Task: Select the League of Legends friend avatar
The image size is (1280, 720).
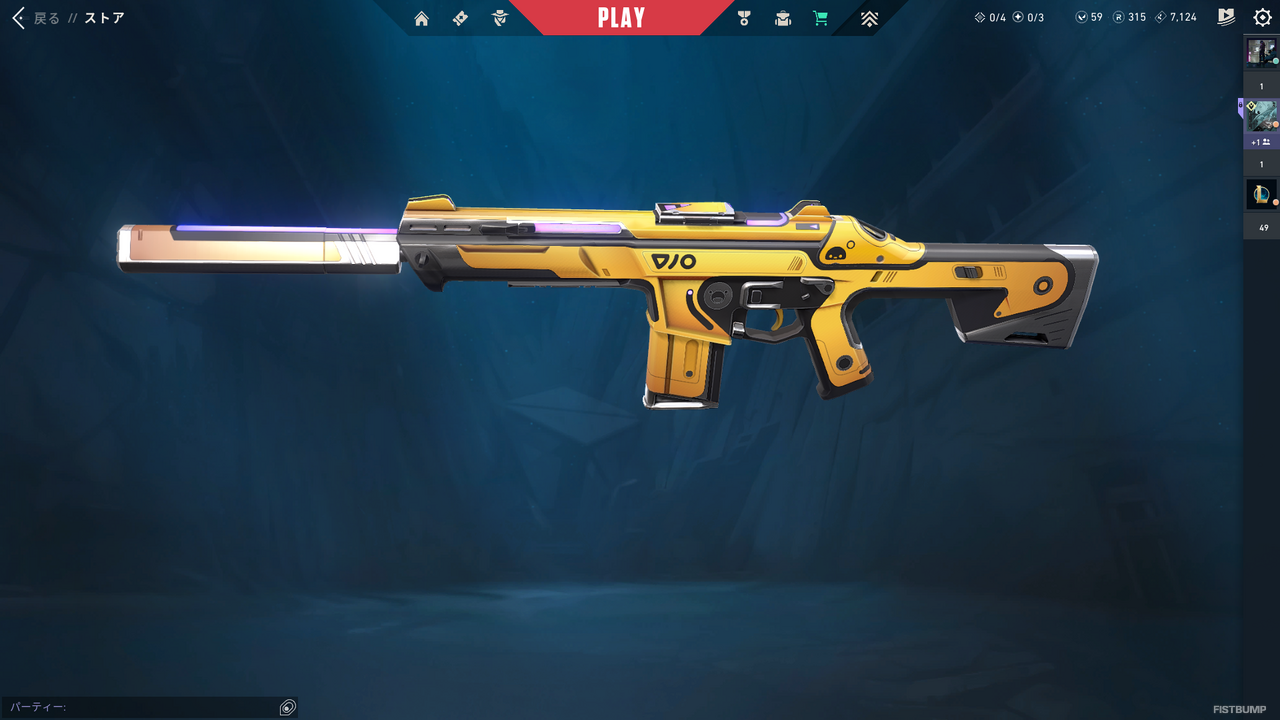Action: click(x=1261, y=194)
